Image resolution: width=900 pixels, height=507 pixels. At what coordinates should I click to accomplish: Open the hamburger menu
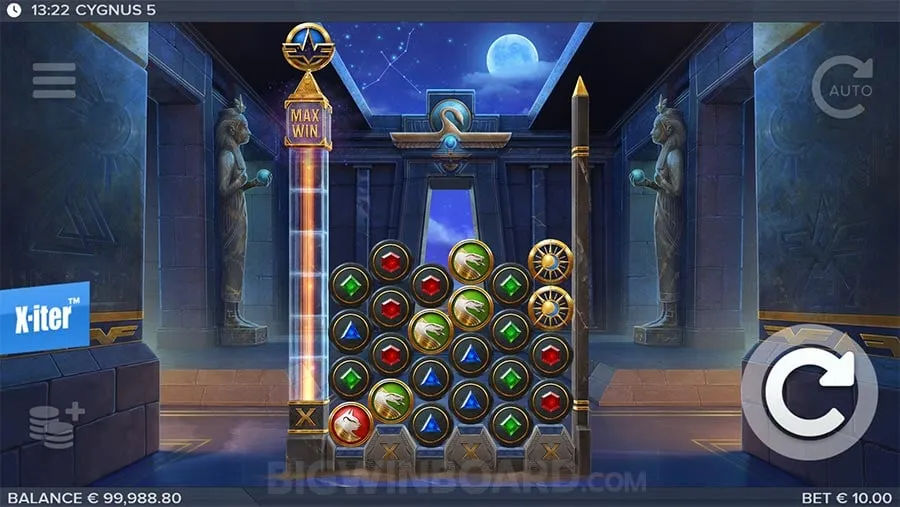coord(54,81)
